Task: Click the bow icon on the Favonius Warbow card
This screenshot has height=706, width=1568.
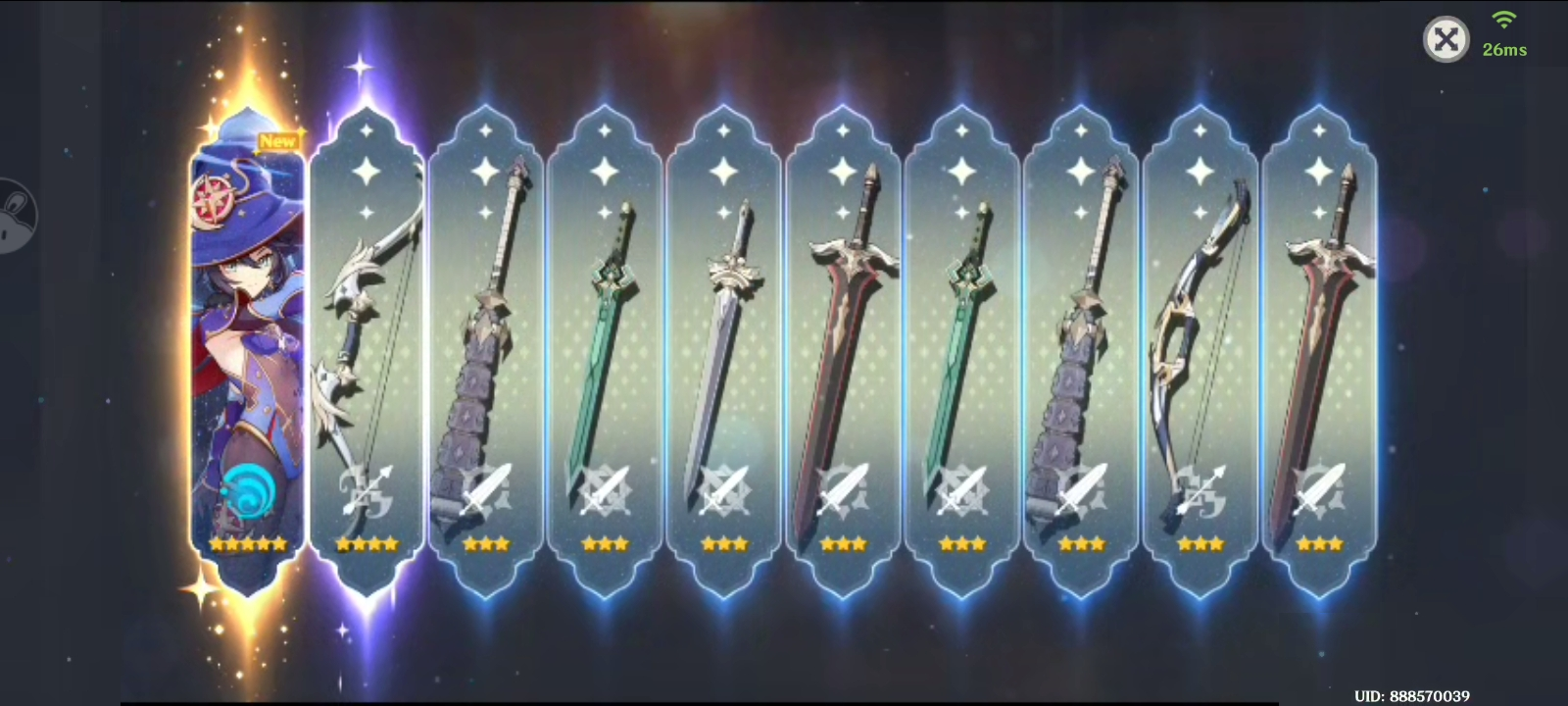Action: 367,490
